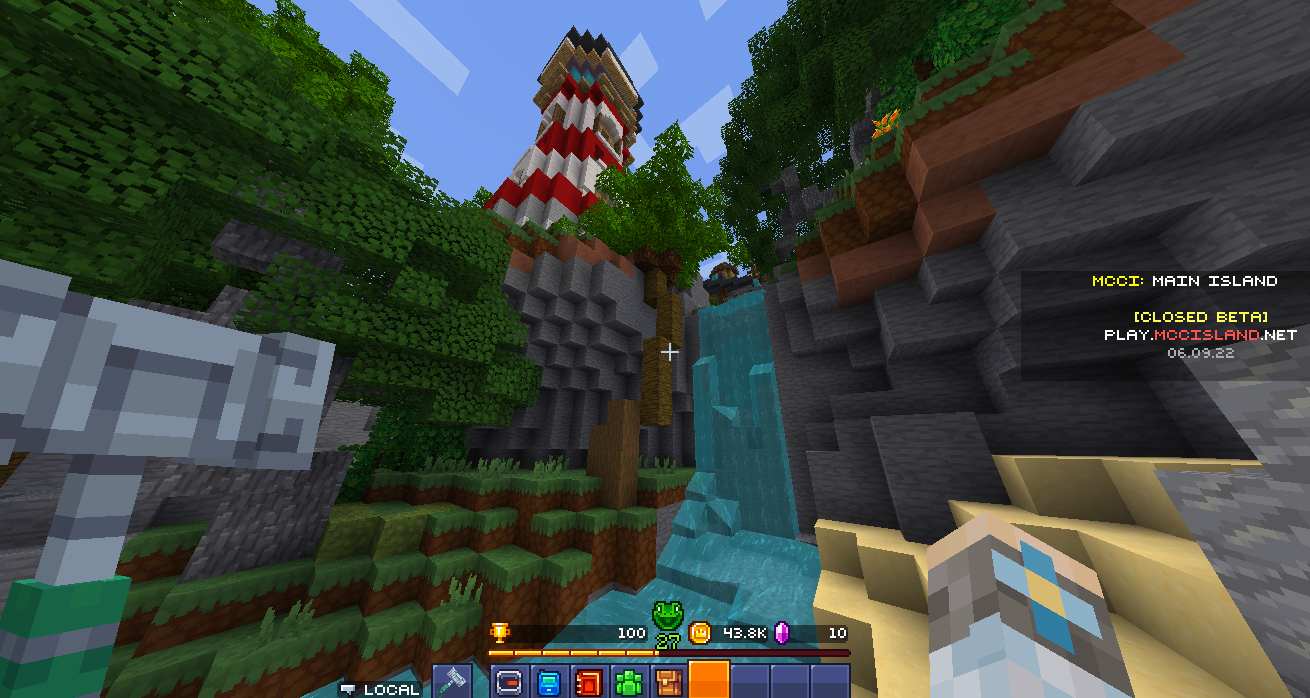Click the purple gem currency icon

(x=785, y=632)
